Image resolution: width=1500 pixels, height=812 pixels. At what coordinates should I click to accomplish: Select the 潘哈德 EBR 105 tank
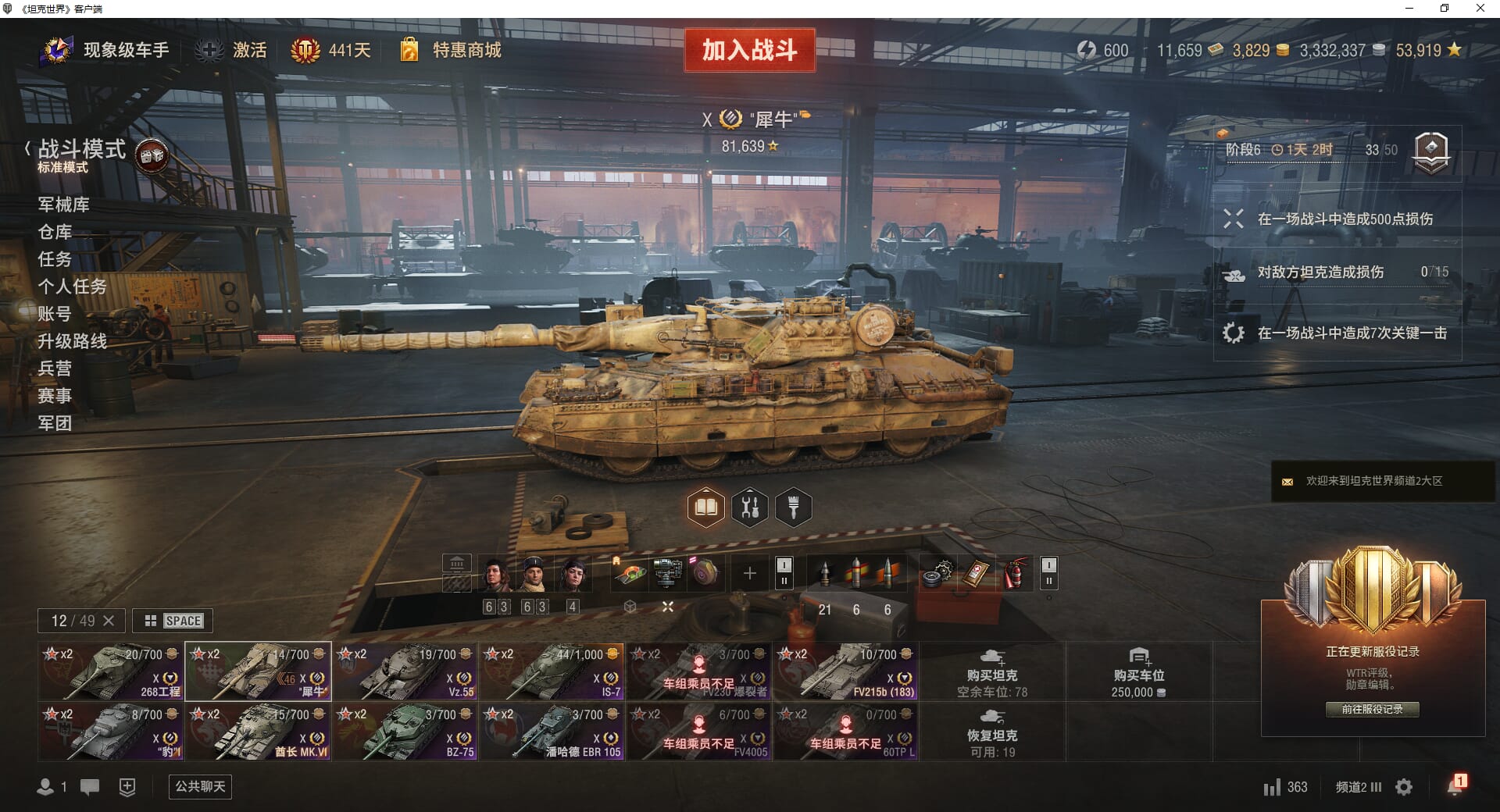click(x=552, y=732)
